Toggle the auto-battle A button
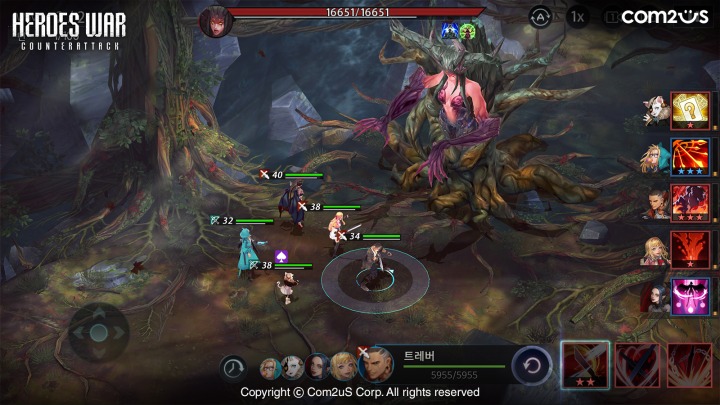Image resolution: width=720 pixels, height=405 pixels. (x=540, y=16)
